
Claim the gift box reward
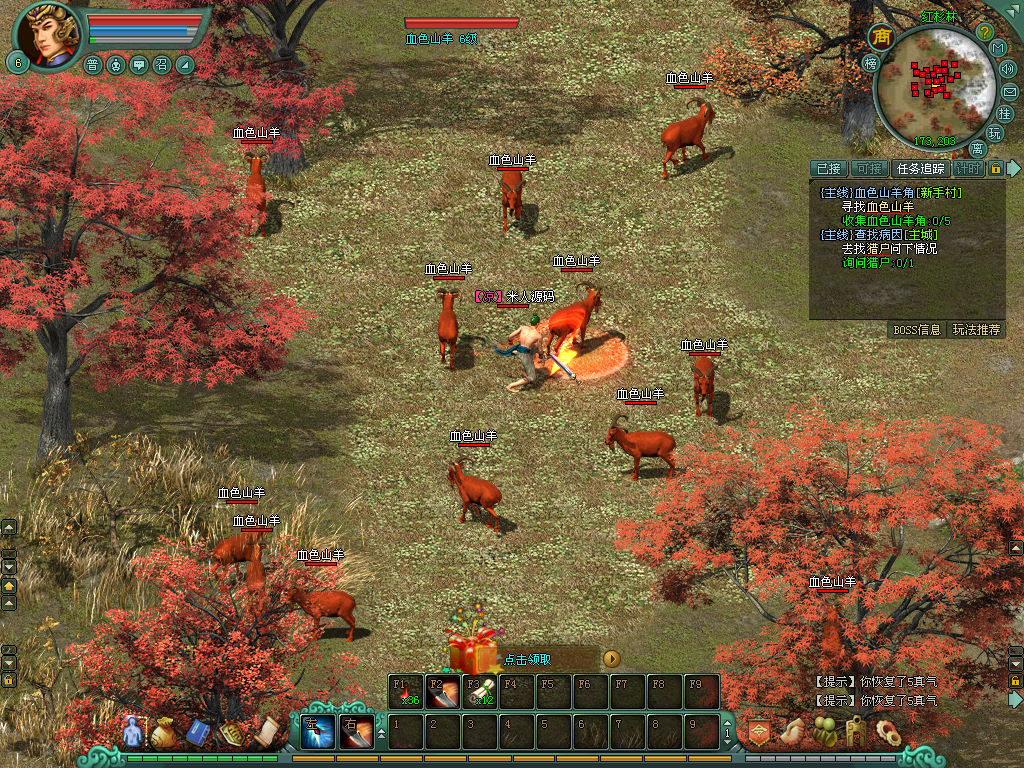472,653
